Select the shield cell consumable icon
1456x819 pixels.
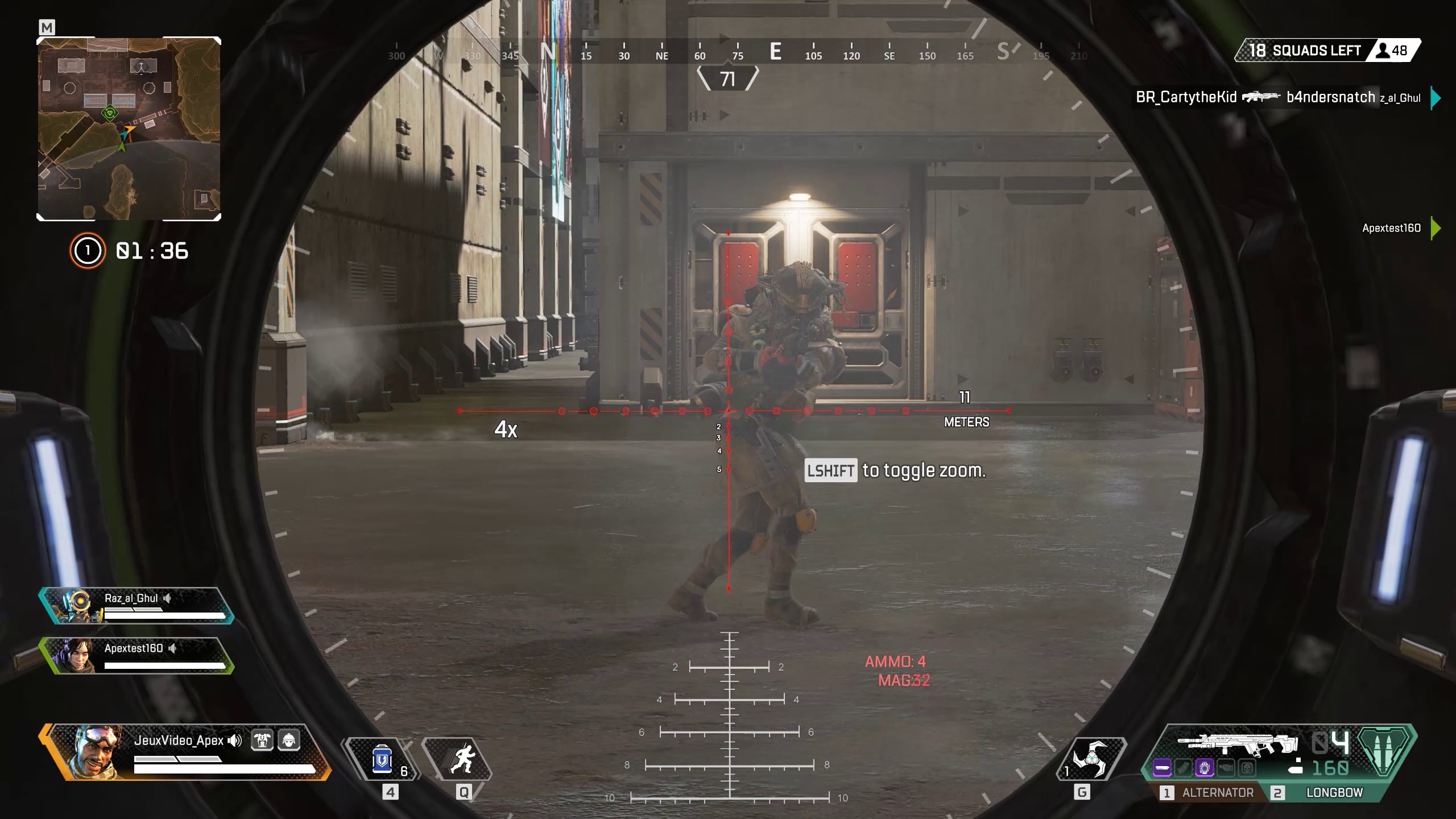[382, 760]
